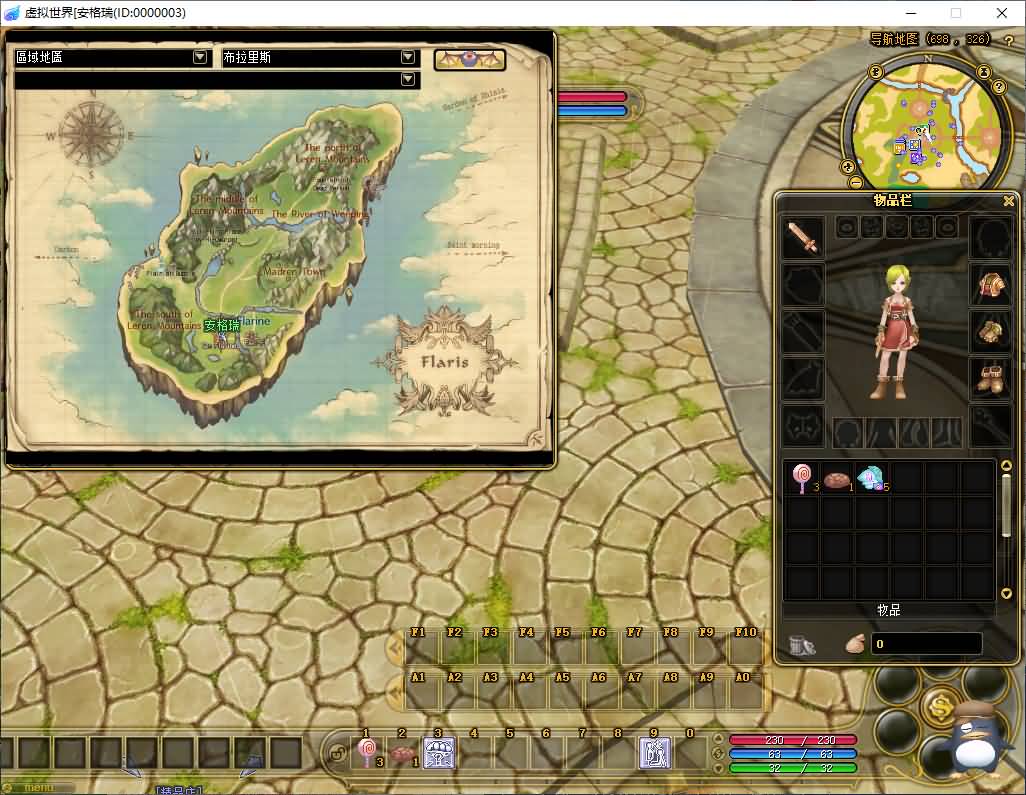This screenshot has width=1026, height=795.
Task: Use the lollipop in hotbar slot 1
Action: point(367,753)
